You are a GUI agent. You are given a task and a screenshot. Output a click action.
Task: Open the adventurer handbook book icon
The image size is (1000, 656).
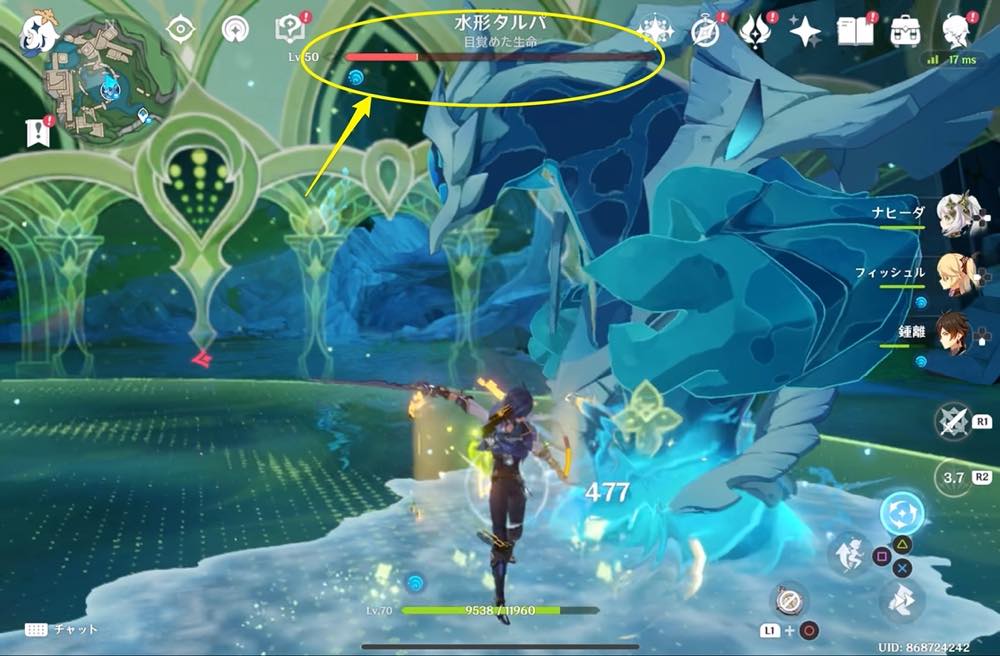[853, 32]
